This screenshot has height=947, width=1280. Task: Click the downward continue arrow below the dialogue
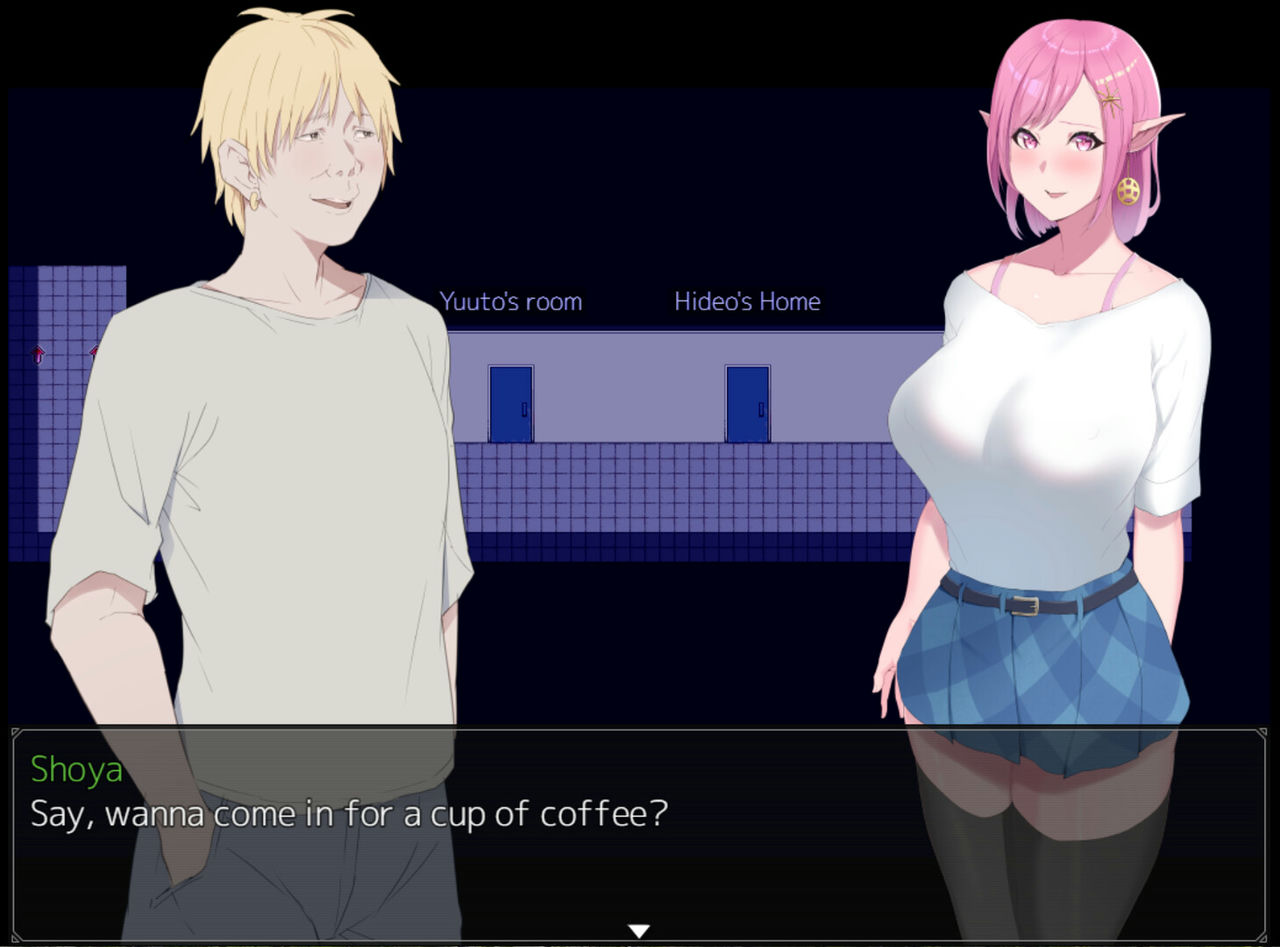pyautogui.click(x=638, y=928)
